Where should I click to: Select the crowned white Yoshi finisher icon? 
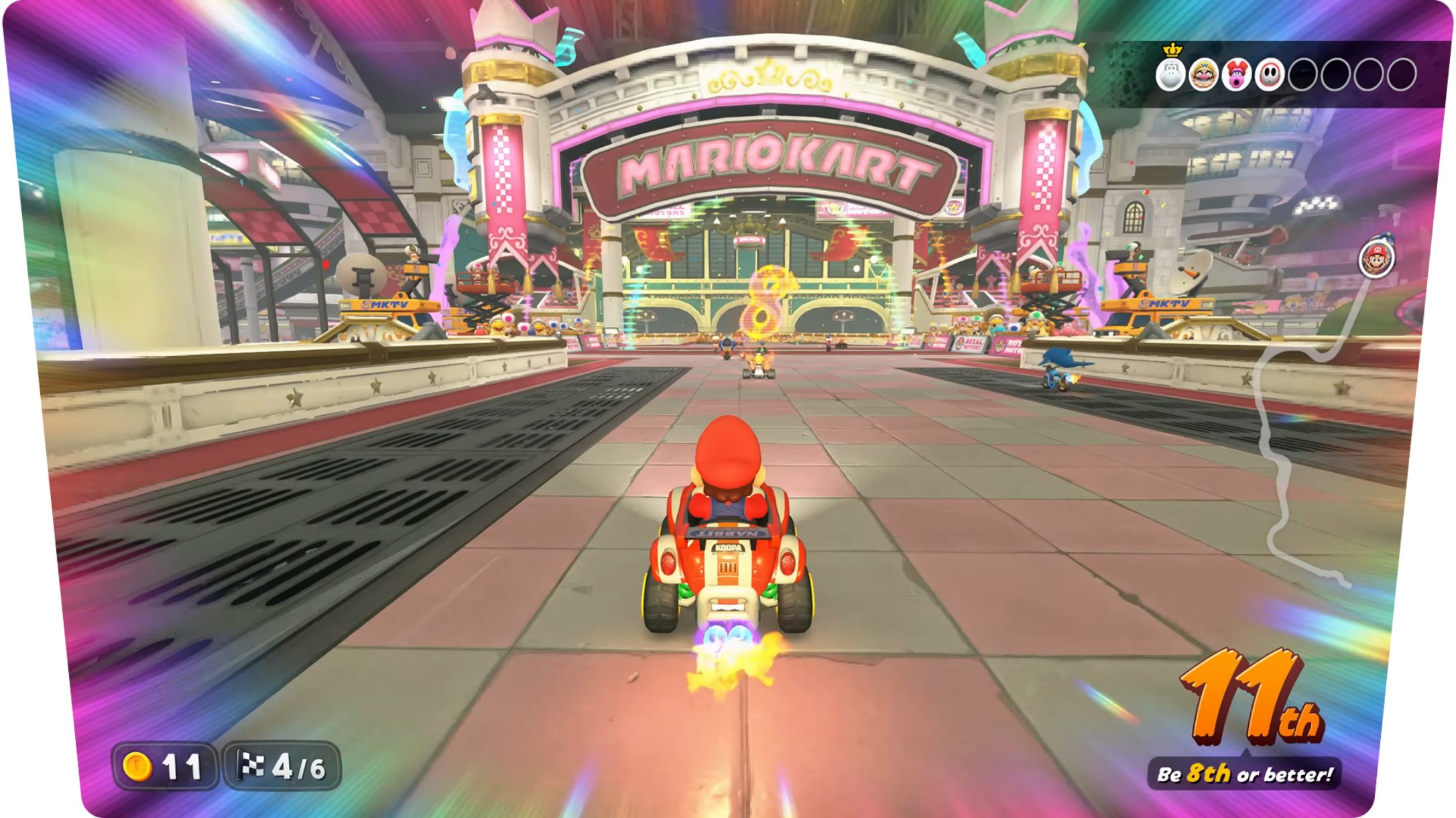pyautogui.click(x=1171, y=74)
